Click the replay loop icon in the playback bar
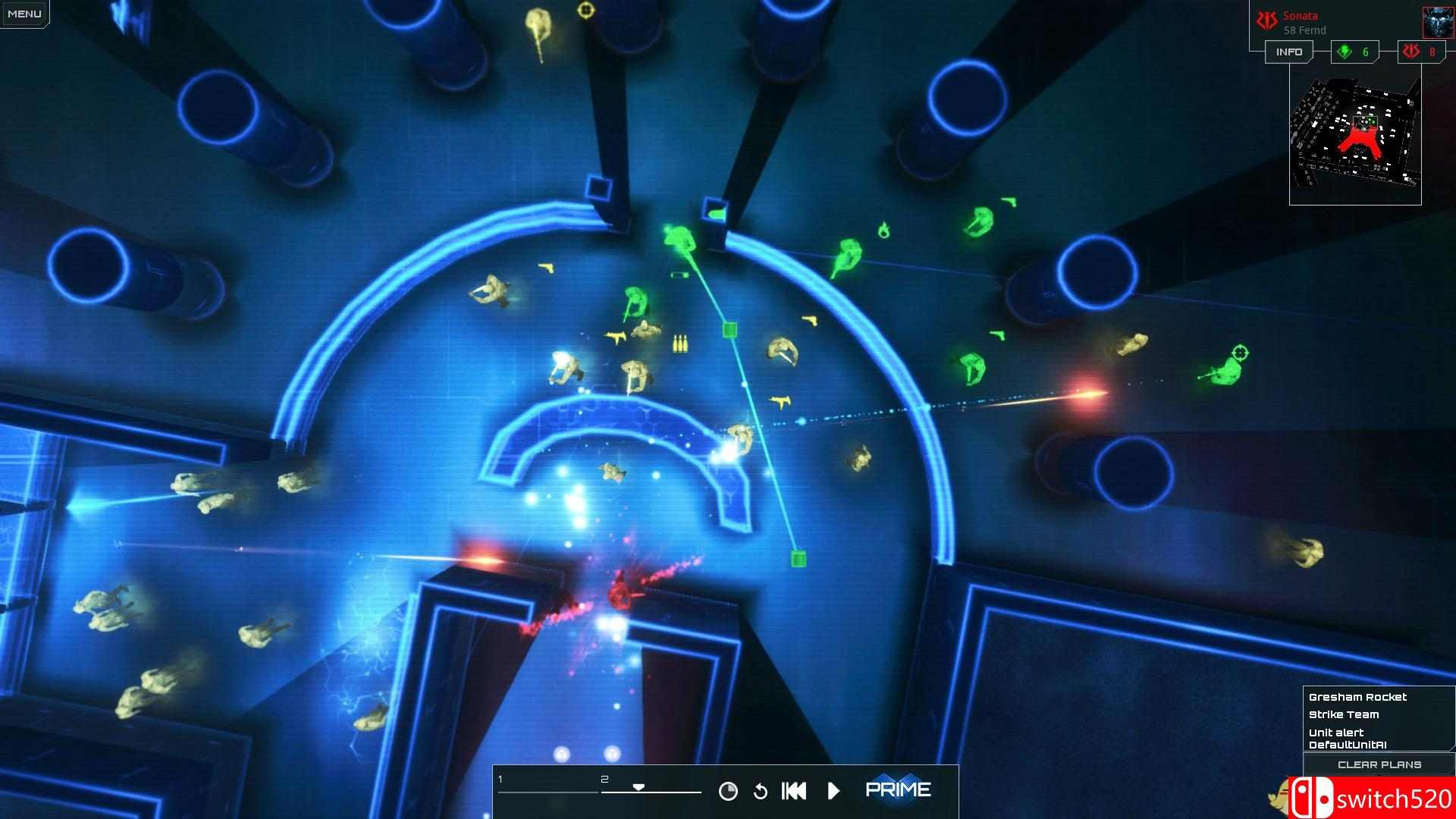The height and width of the screenshot is (819, 1456). (x=761, y=792)
